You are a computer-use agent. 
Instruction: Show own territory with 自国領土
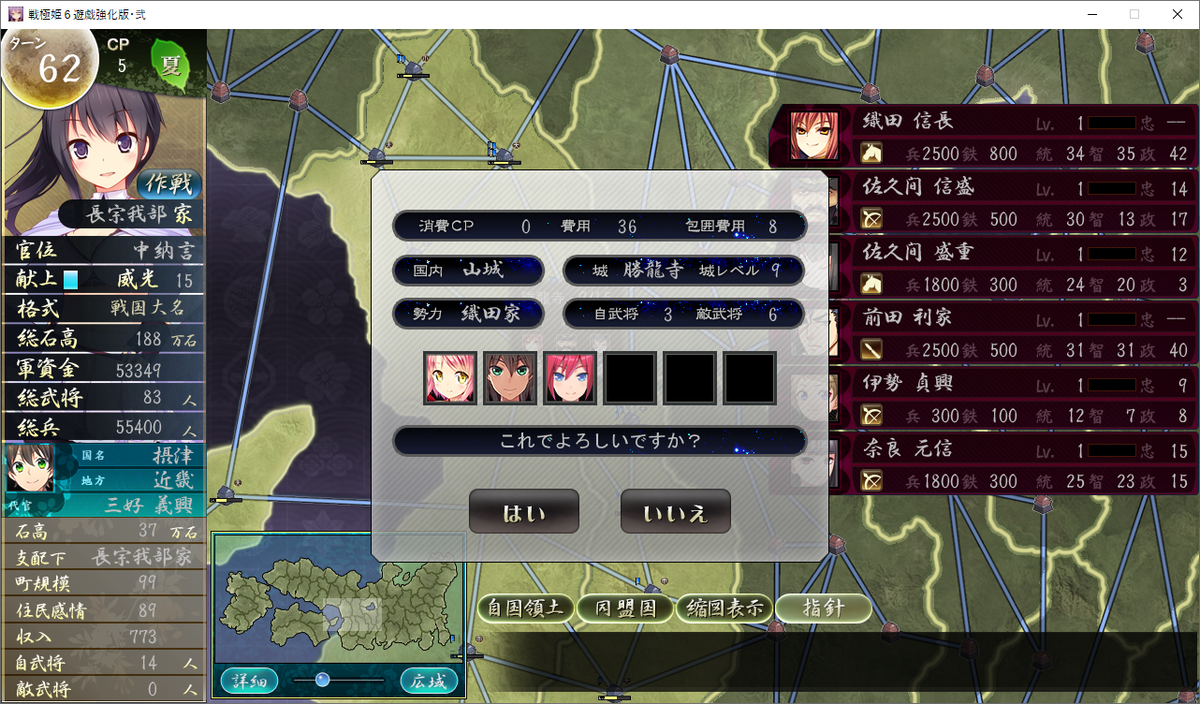click(x=525, y=607)
